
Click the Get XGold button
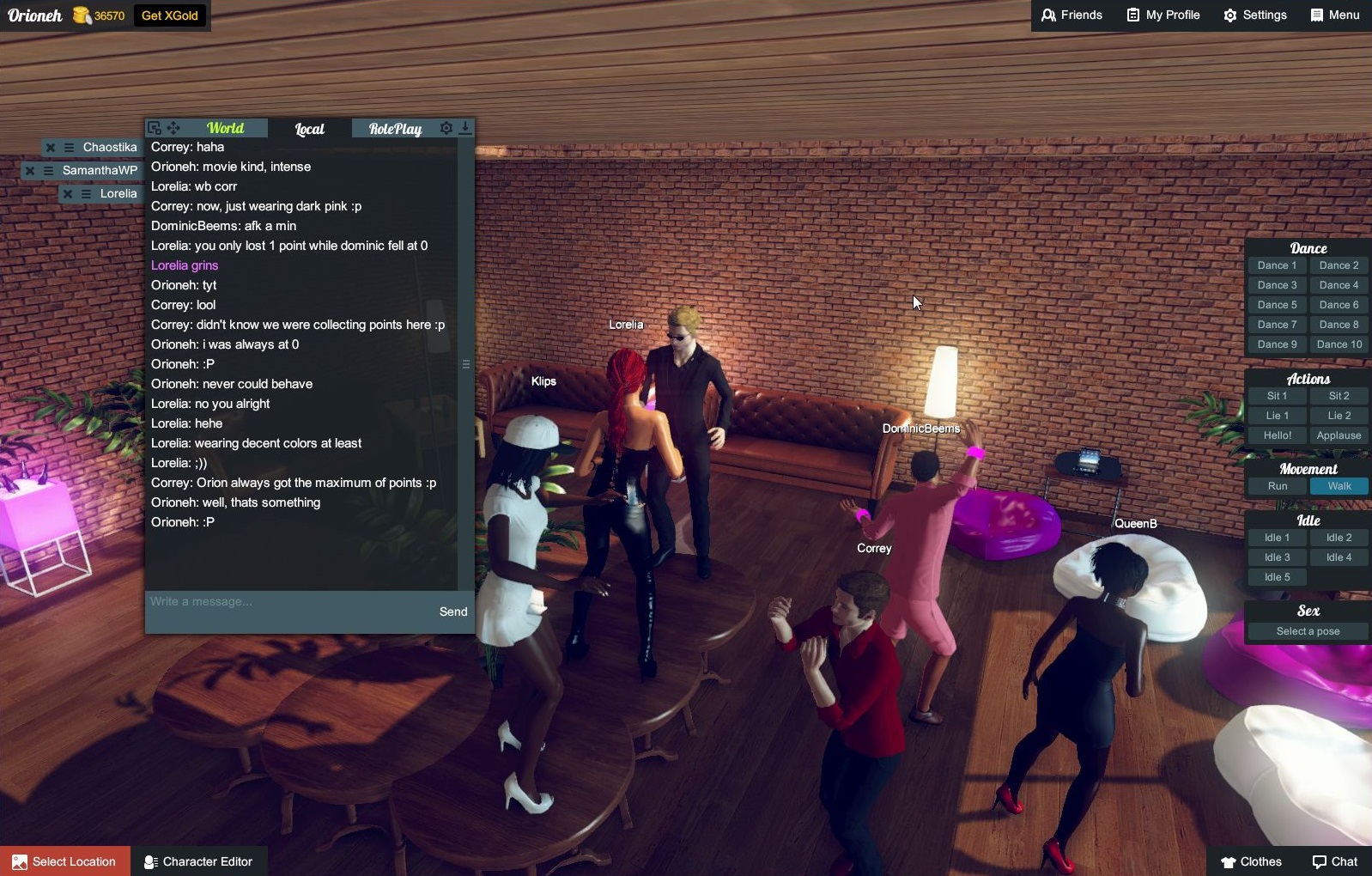[169, 15]
